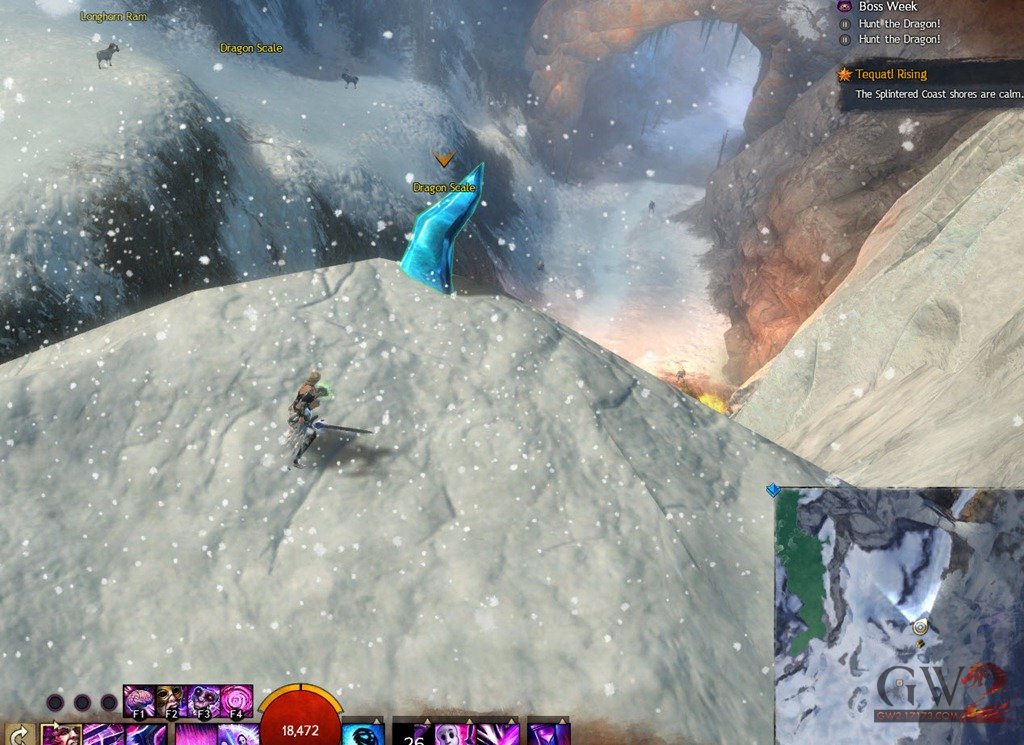Select the Tequatl Rising event entry
The height and width of the screenshot is (745, 1024).
click(x=890, y=74)
